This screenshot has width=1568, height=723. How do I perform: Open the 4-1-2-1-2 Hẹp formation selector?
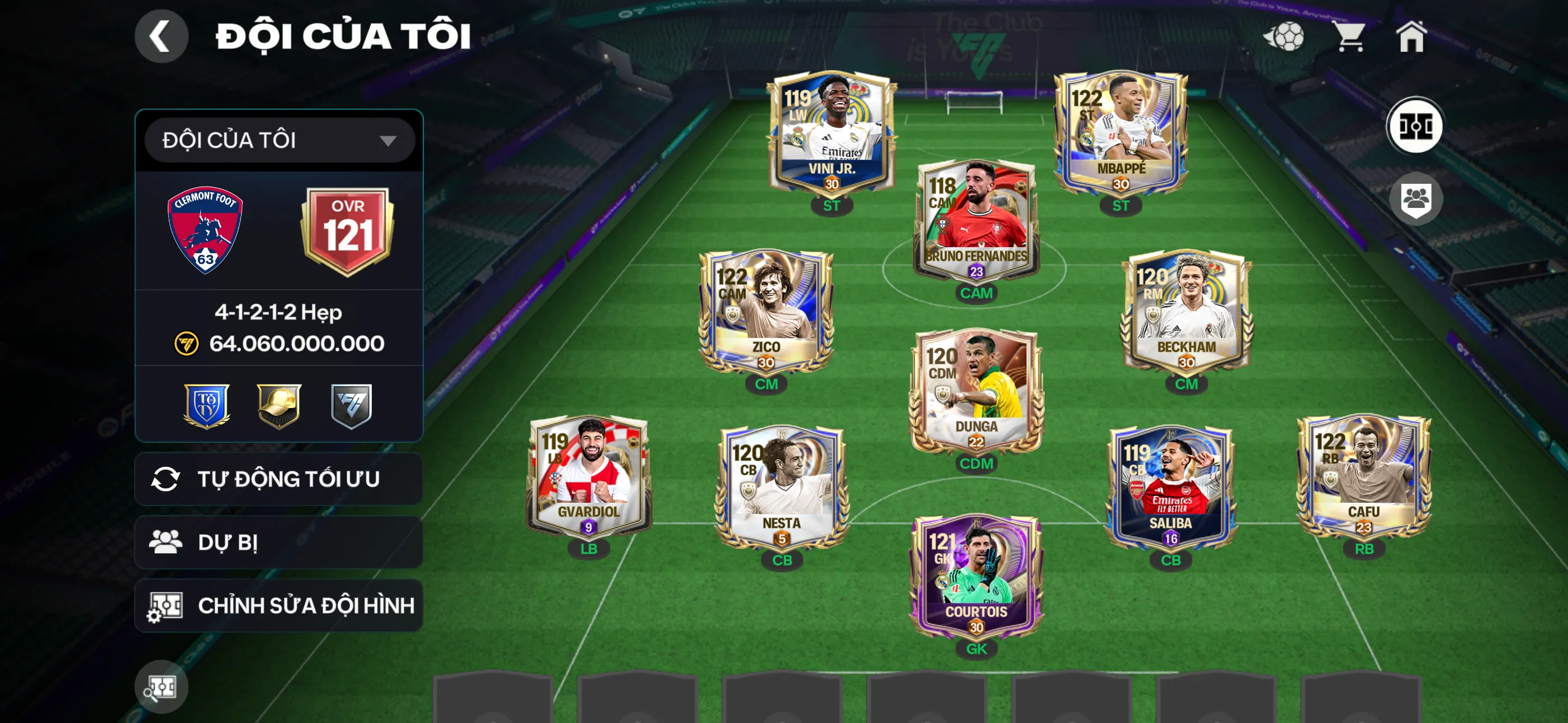tap(278, 313)
